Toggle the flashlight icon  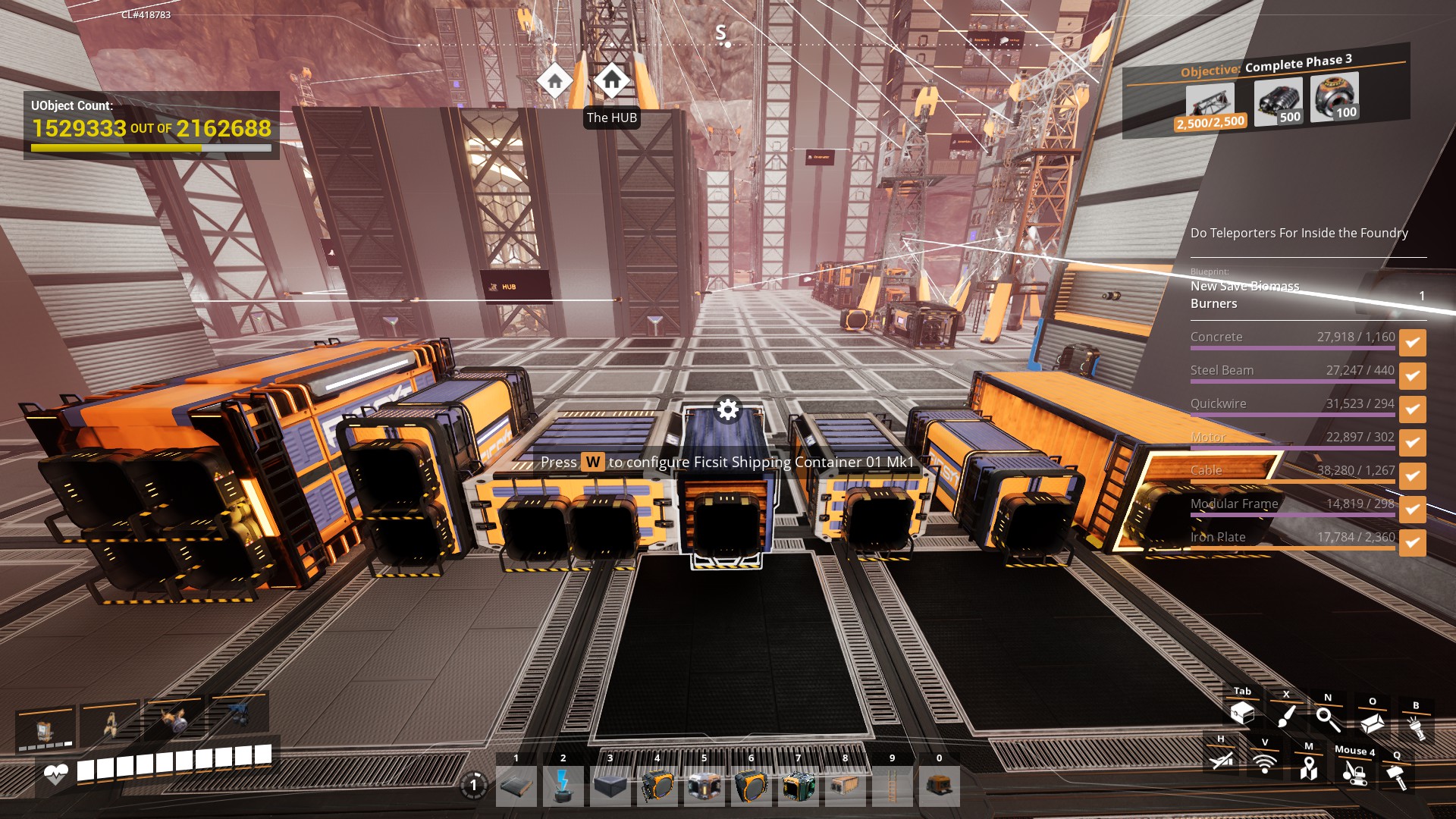tap(1416, 728)
